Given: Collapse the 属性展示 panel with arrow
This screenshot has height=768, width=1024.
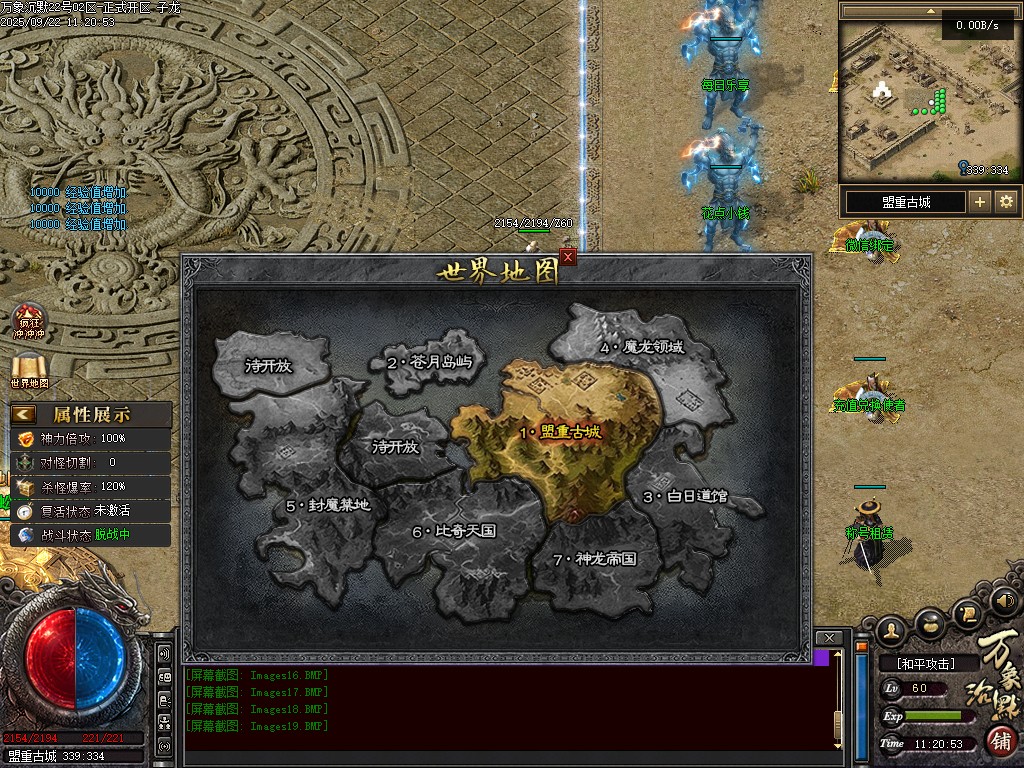Looking at the screenshot, I should pyautogui.click(x=24, y=414).
